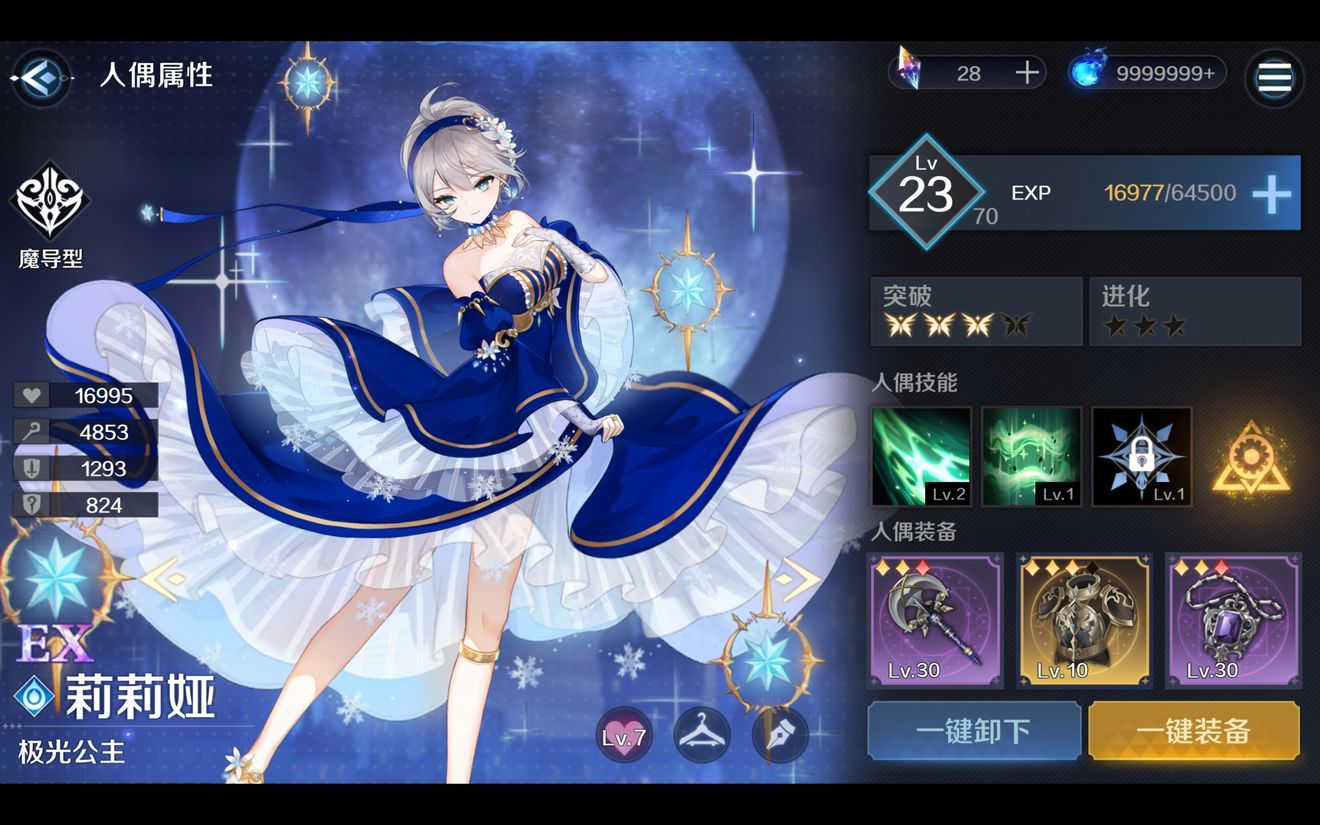Click the clothes hanger costume icon

pyautogui.click(x=702, y=735)
